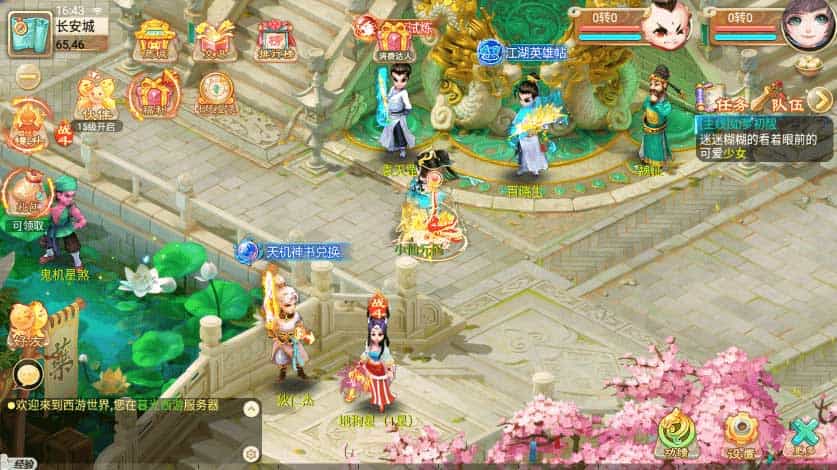Open the chat speech bubble icon
The height and width of the screenshot is (470, 837).
point(26,375)
